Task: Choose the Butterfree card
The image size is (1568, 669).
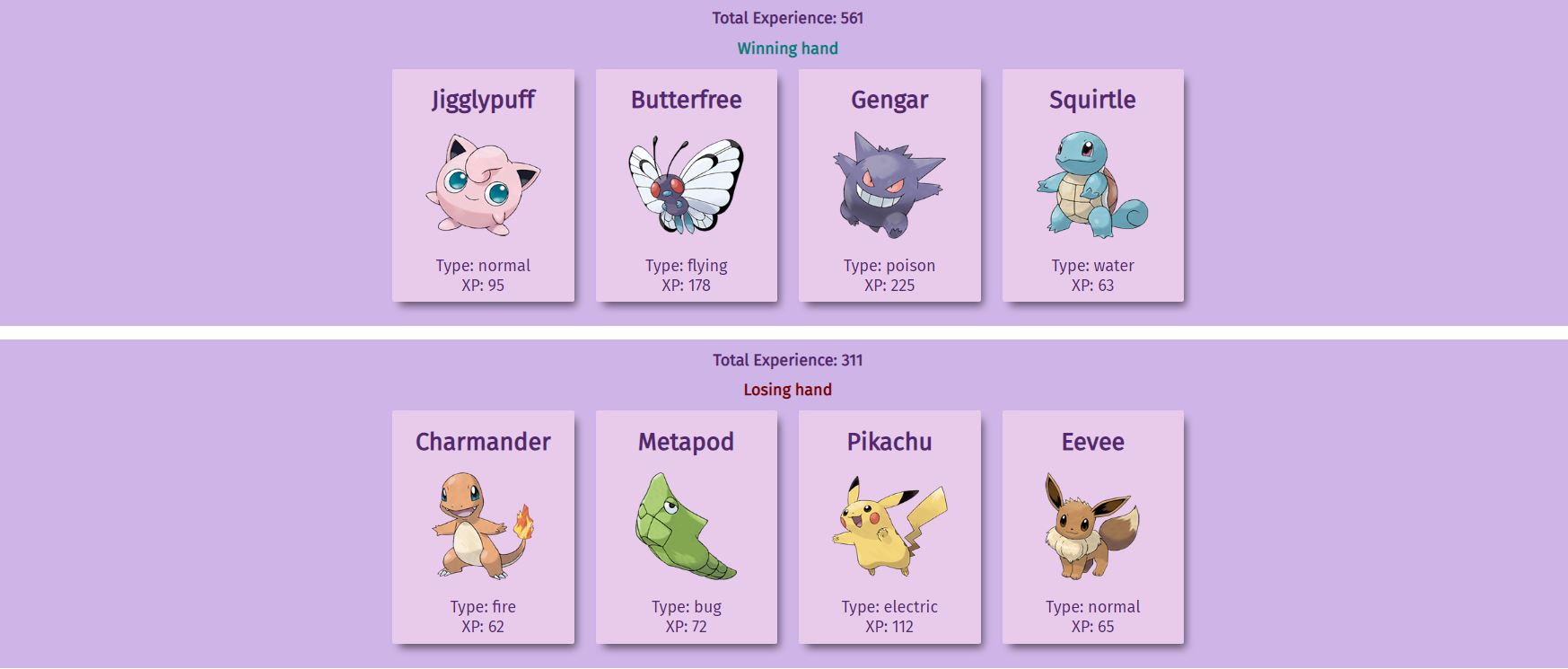Action: 686,186
